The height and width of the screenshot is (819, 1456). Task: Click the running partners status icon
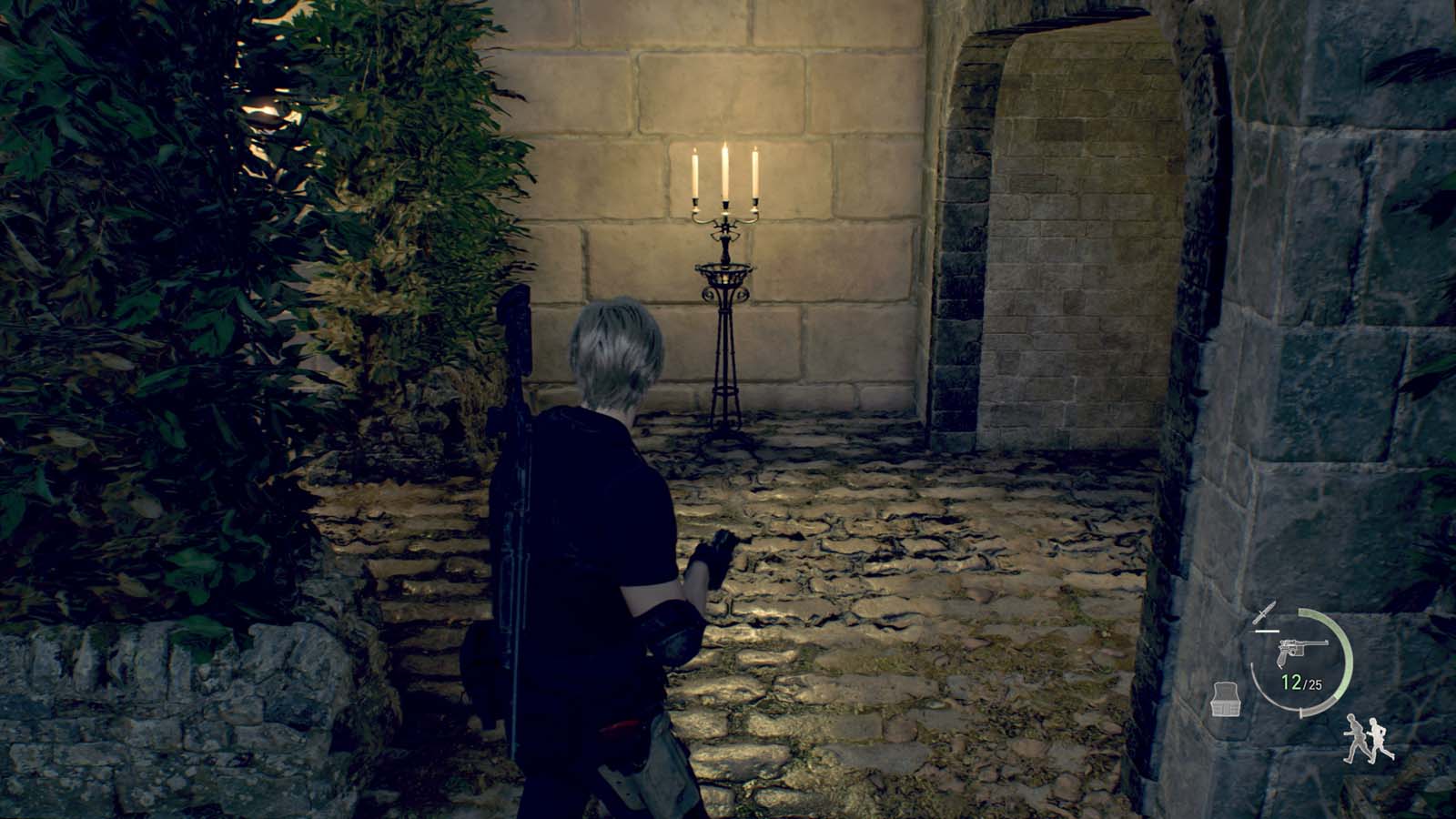[x=1368, y=740]
